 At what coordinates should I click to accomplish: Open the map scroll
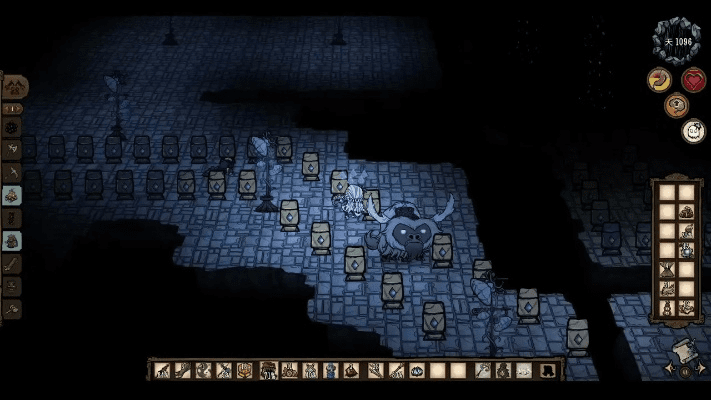pos(684,351)
